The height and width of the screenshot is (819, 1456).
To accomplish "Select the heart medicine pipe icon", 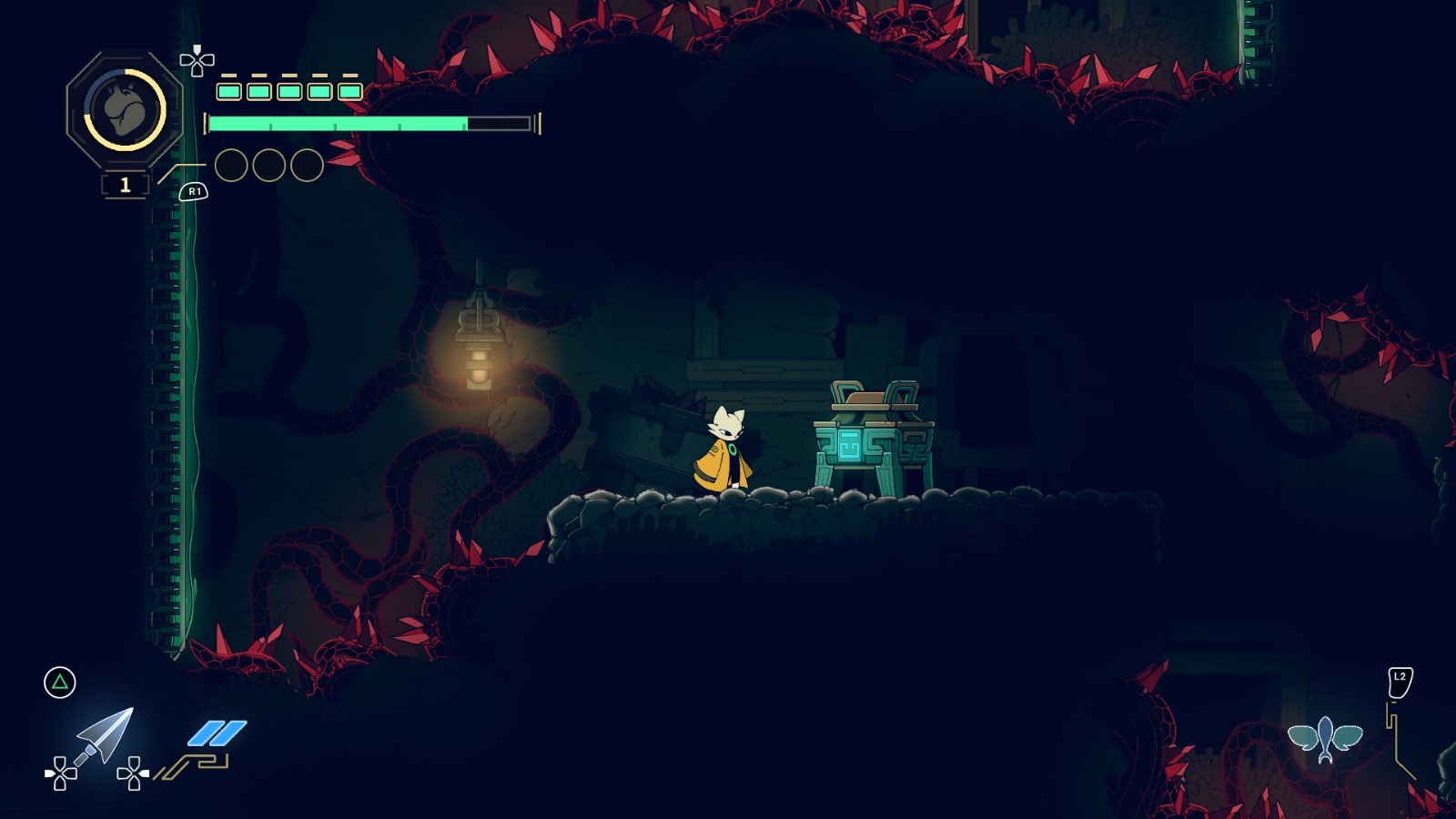I will click(125, 109).
